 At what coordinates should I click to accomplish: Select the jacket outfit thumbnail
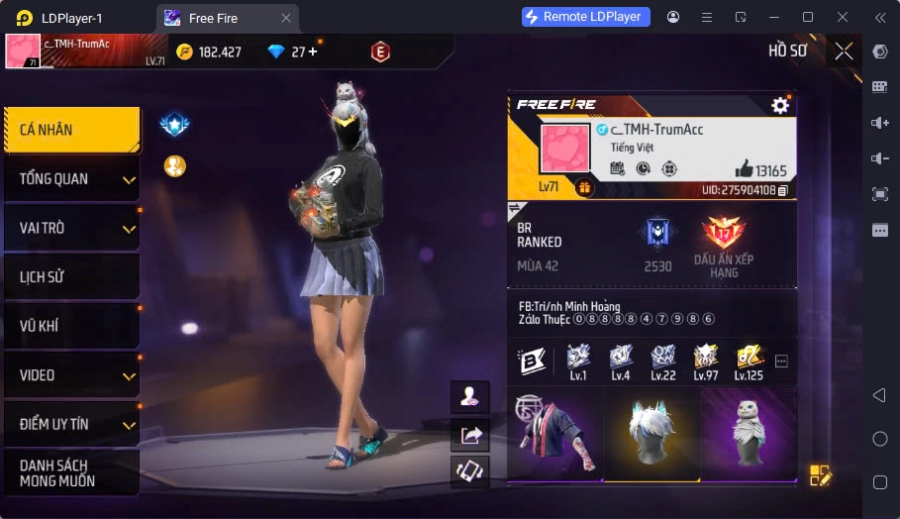point(554,434)
